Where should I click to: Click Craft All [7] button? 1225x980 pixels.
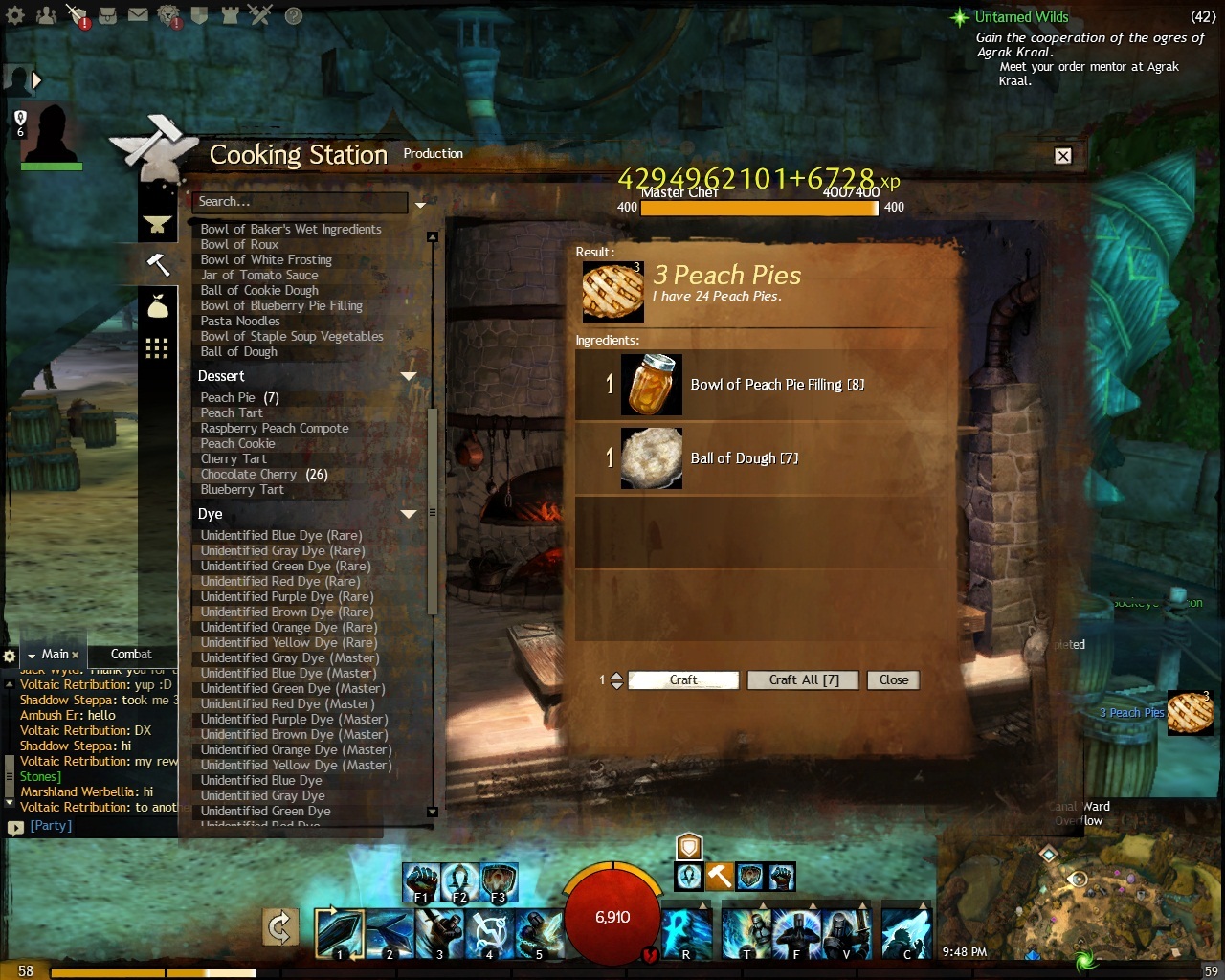803,679
